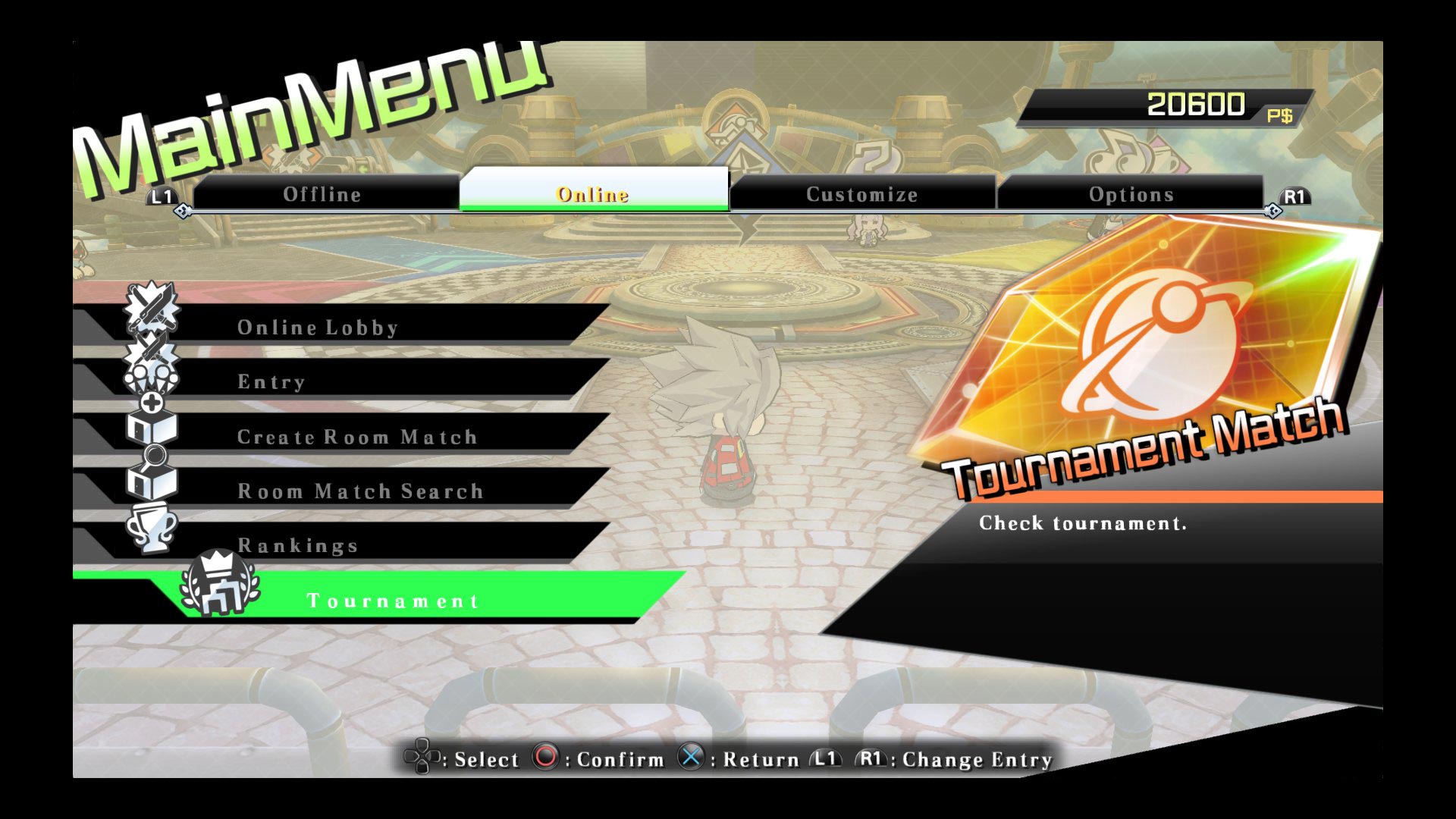The width and height of the screenshot is (1456, 819).
Task: Click the L1 shoulder button indicator
Action: point(161,196)
